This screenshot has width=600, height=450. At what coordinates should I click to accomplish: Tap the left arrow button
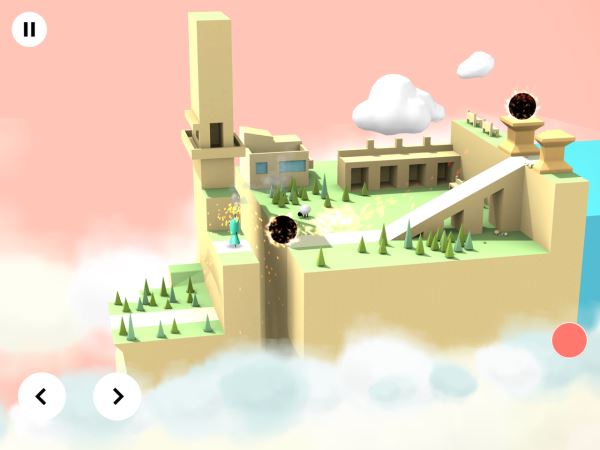[x=41, y=396]
